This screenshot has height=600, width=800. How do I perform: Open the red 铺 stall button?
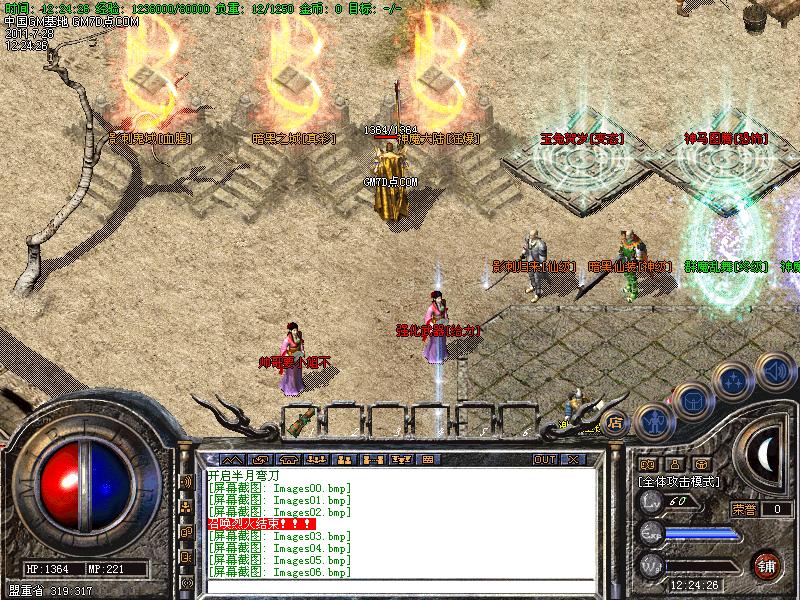click(766, 564)
